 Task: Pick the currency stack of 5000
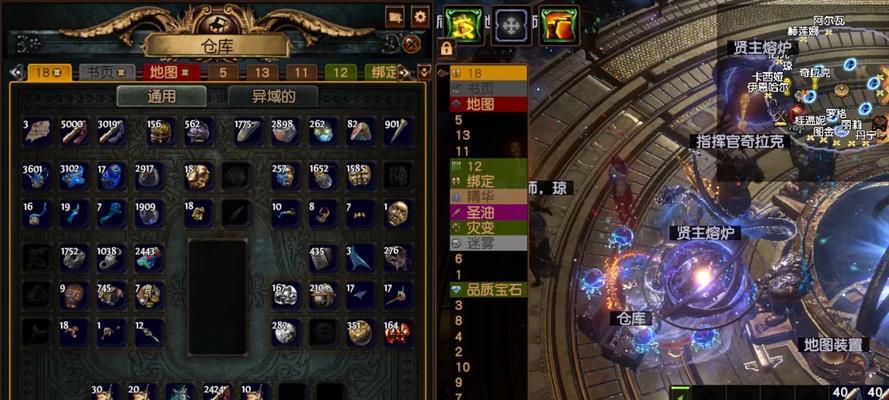(74, 132)
